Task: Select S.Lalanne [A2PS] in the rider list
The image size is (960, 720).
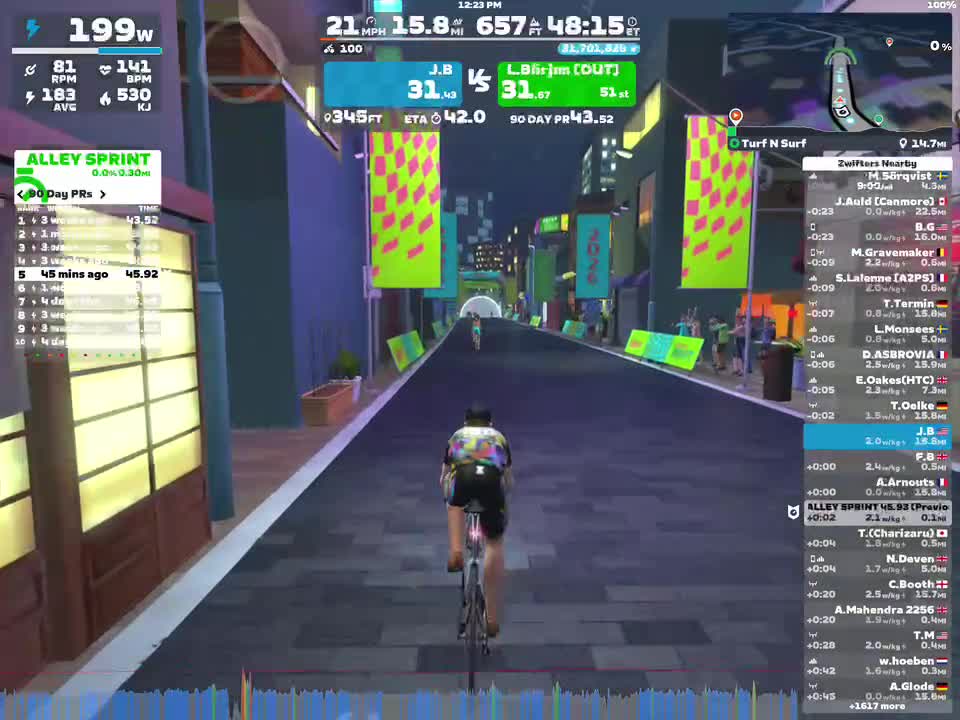Action: coord(877,283)
